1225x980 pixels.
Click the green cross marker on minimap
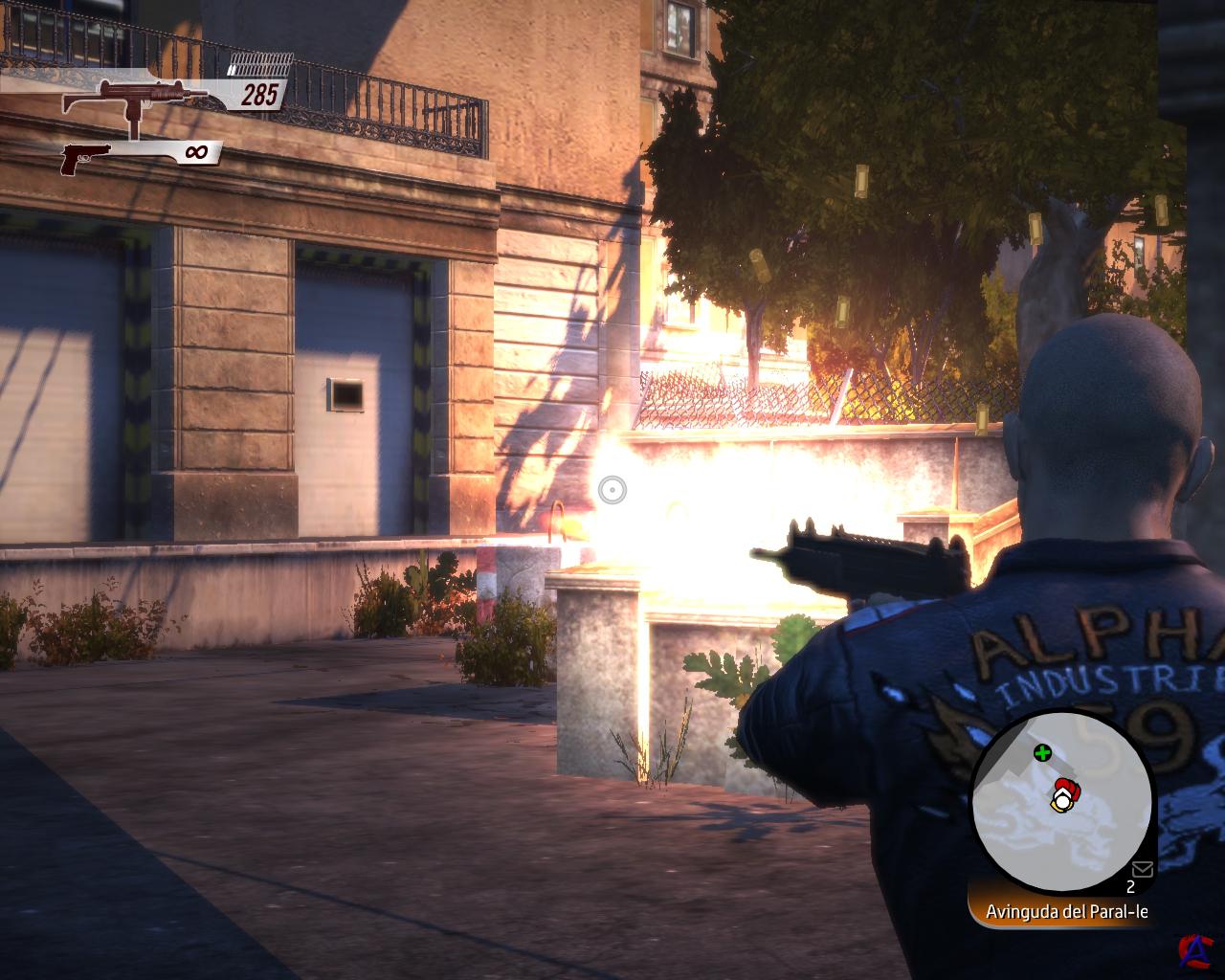click(1042, 753)
